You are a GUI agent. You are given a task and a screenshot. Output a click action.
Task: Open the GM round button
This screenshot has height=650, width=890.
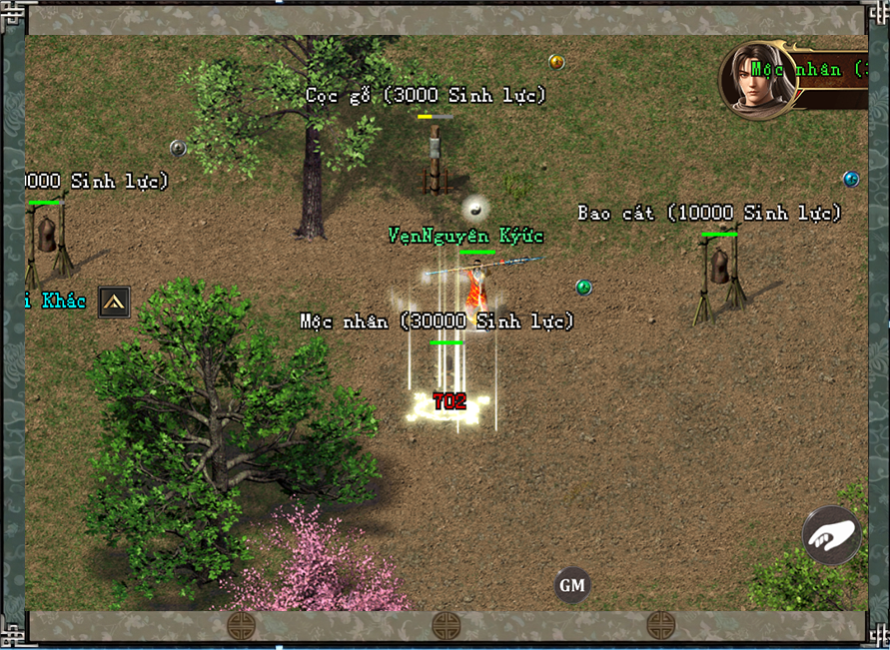(572, 585)
